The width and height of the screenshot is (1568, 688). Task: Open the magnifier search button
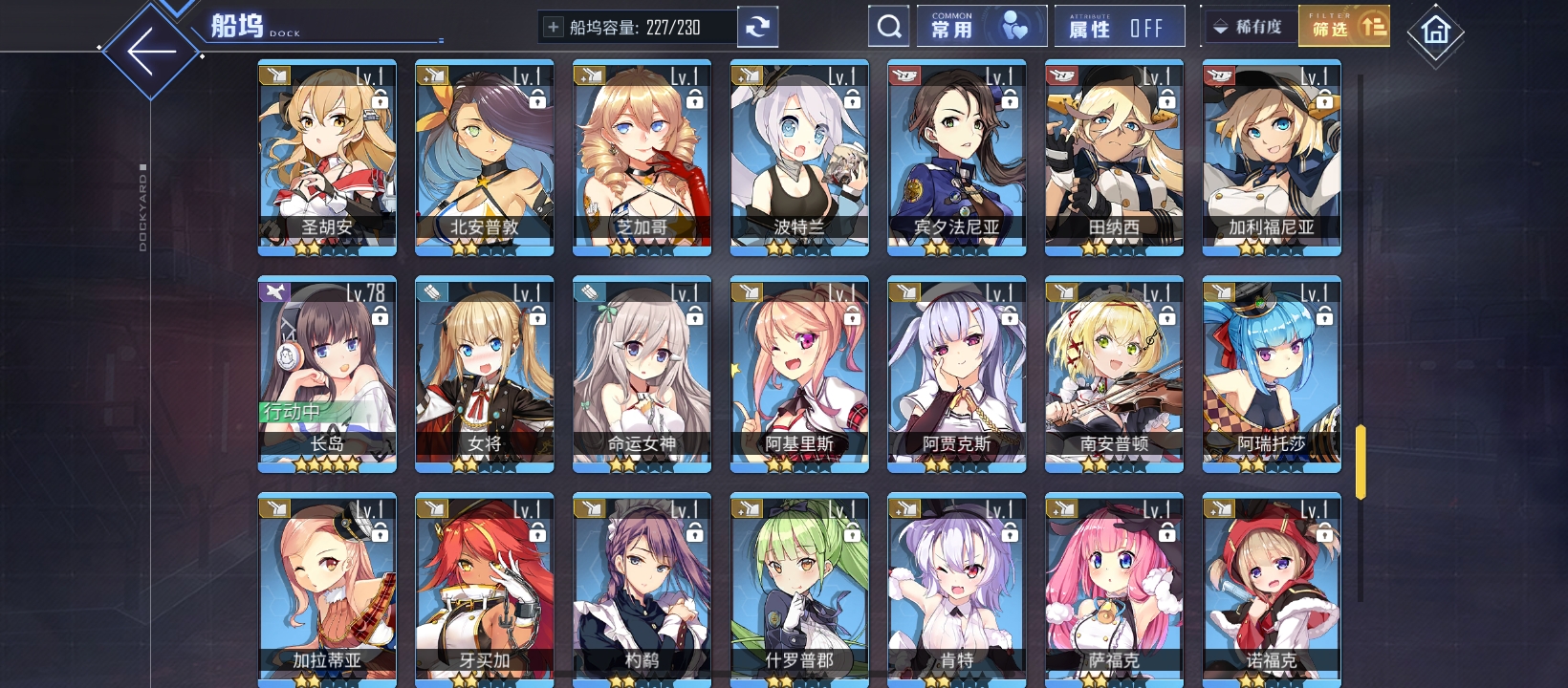889,27
